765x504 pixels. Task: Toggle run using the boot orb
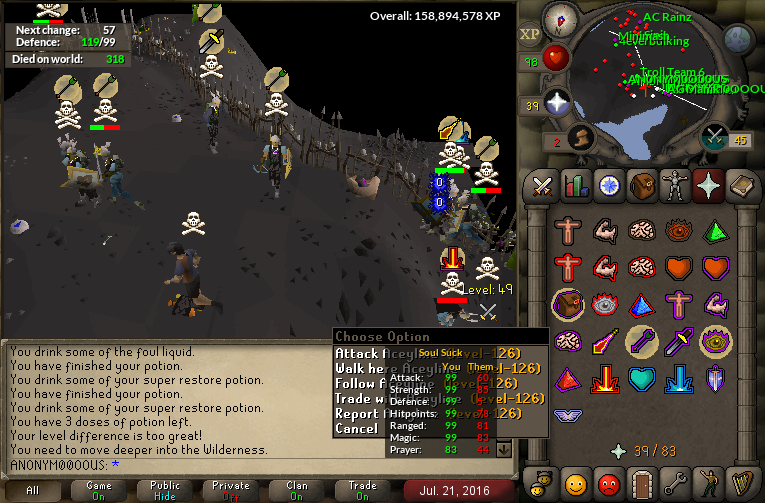point(578,137)
